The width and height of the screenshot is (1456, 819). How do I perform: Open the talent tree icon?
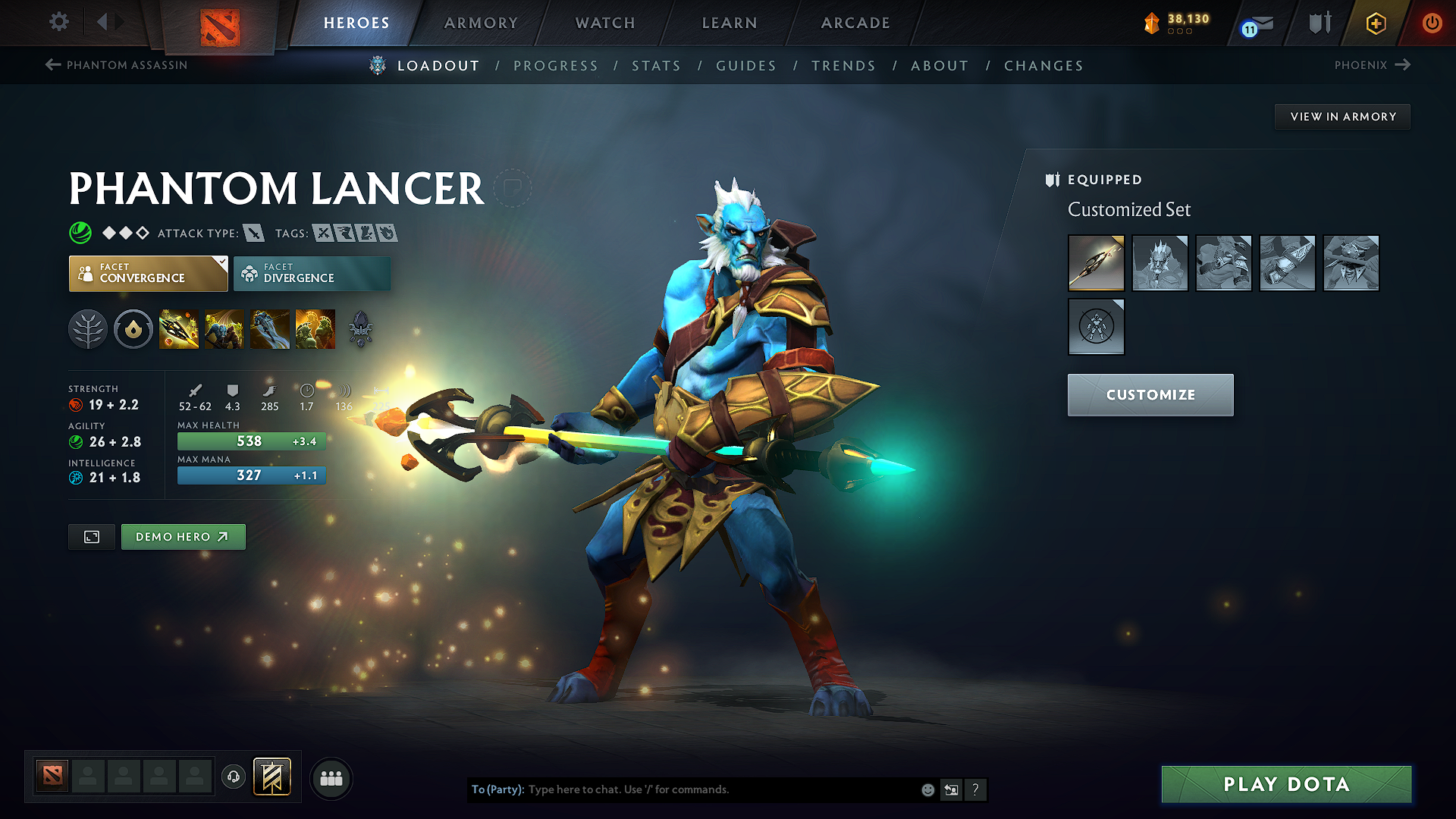click(88, 328)
